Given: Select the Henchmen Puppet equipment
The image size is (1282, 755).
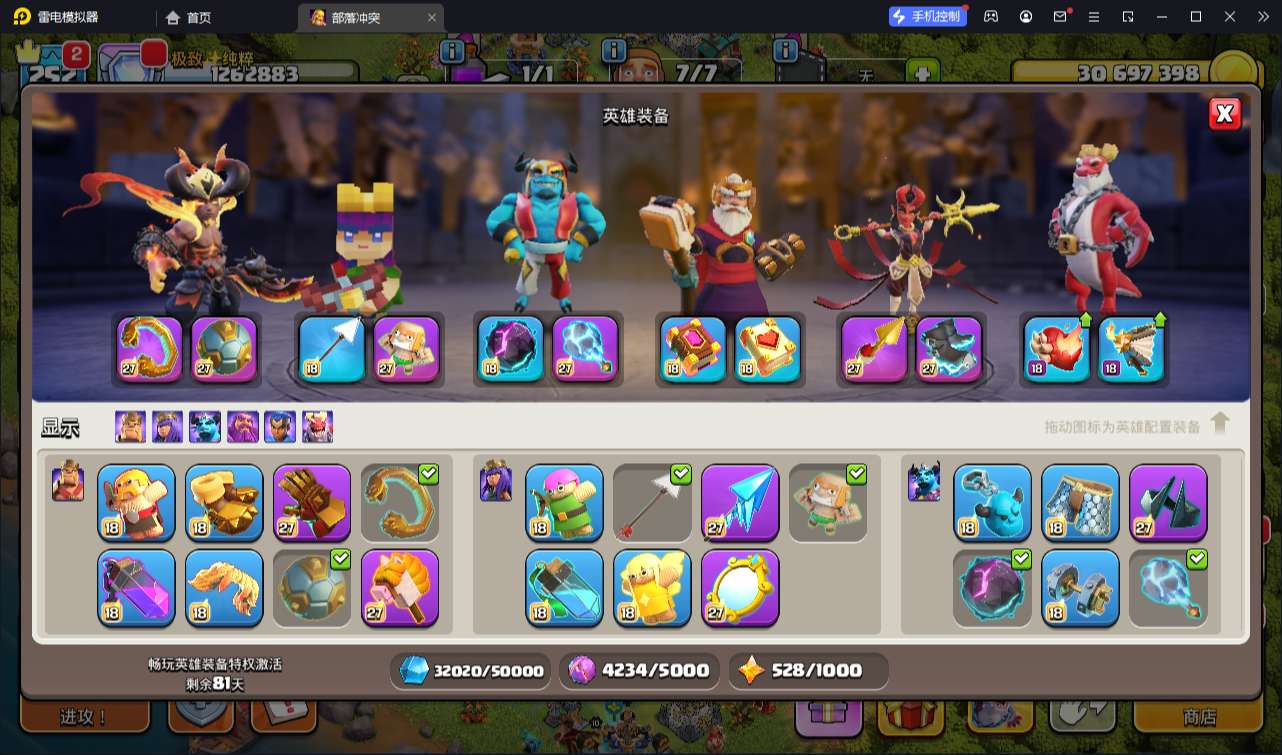Looking at the screenshot, I should 992,500.
